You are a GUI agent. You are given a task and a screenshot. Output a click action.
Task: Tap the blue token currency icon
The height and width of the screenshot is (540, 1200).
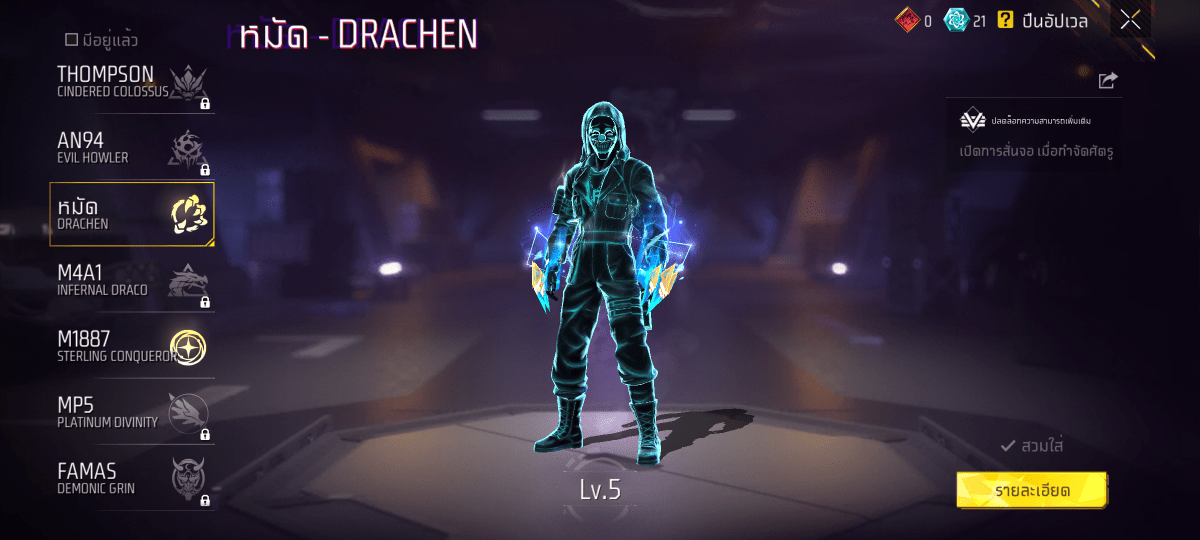pyautogui.click(x=956, y=20)
